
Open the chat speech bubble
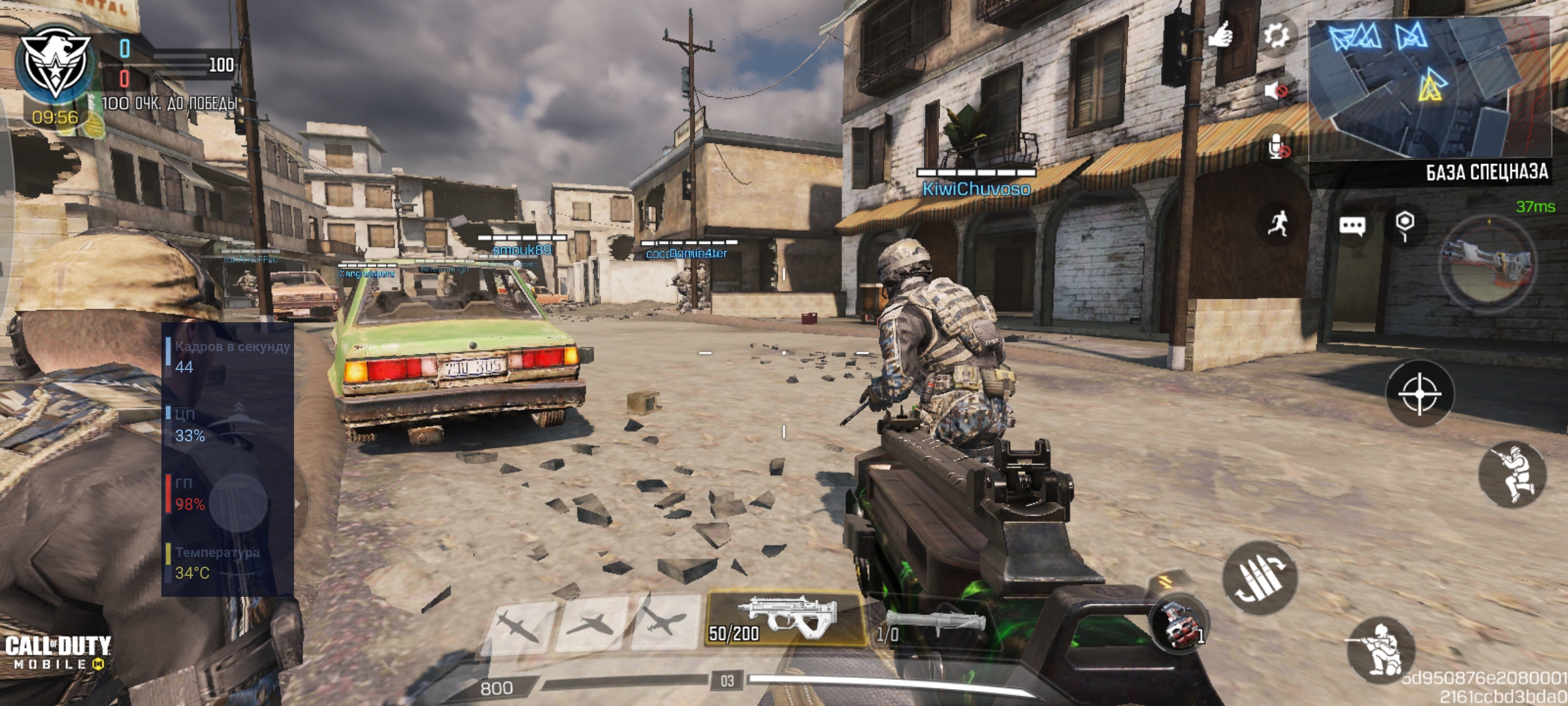point(1352,226)
